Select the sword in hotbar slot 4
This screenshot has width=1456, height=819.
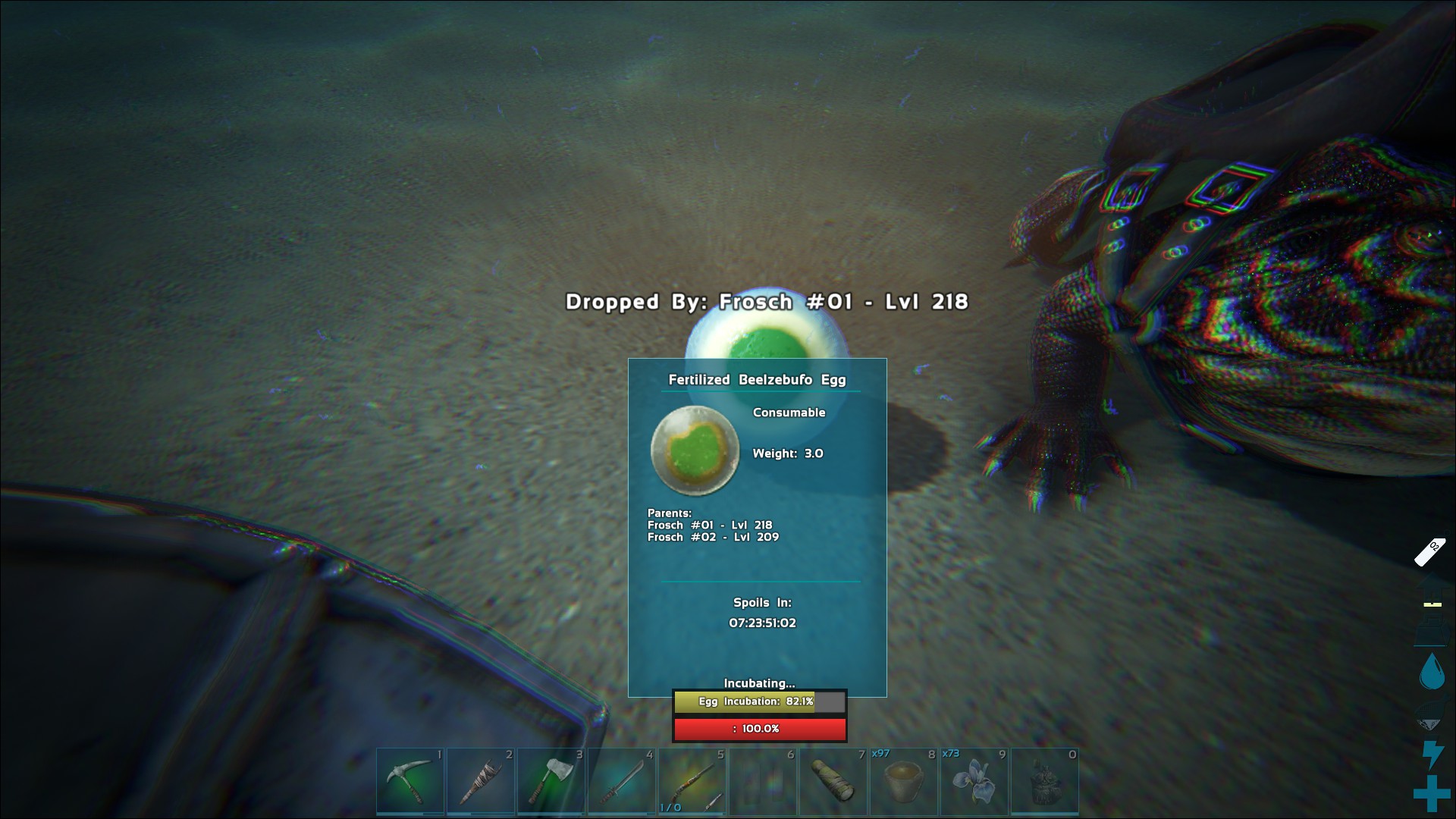point(622,781)
